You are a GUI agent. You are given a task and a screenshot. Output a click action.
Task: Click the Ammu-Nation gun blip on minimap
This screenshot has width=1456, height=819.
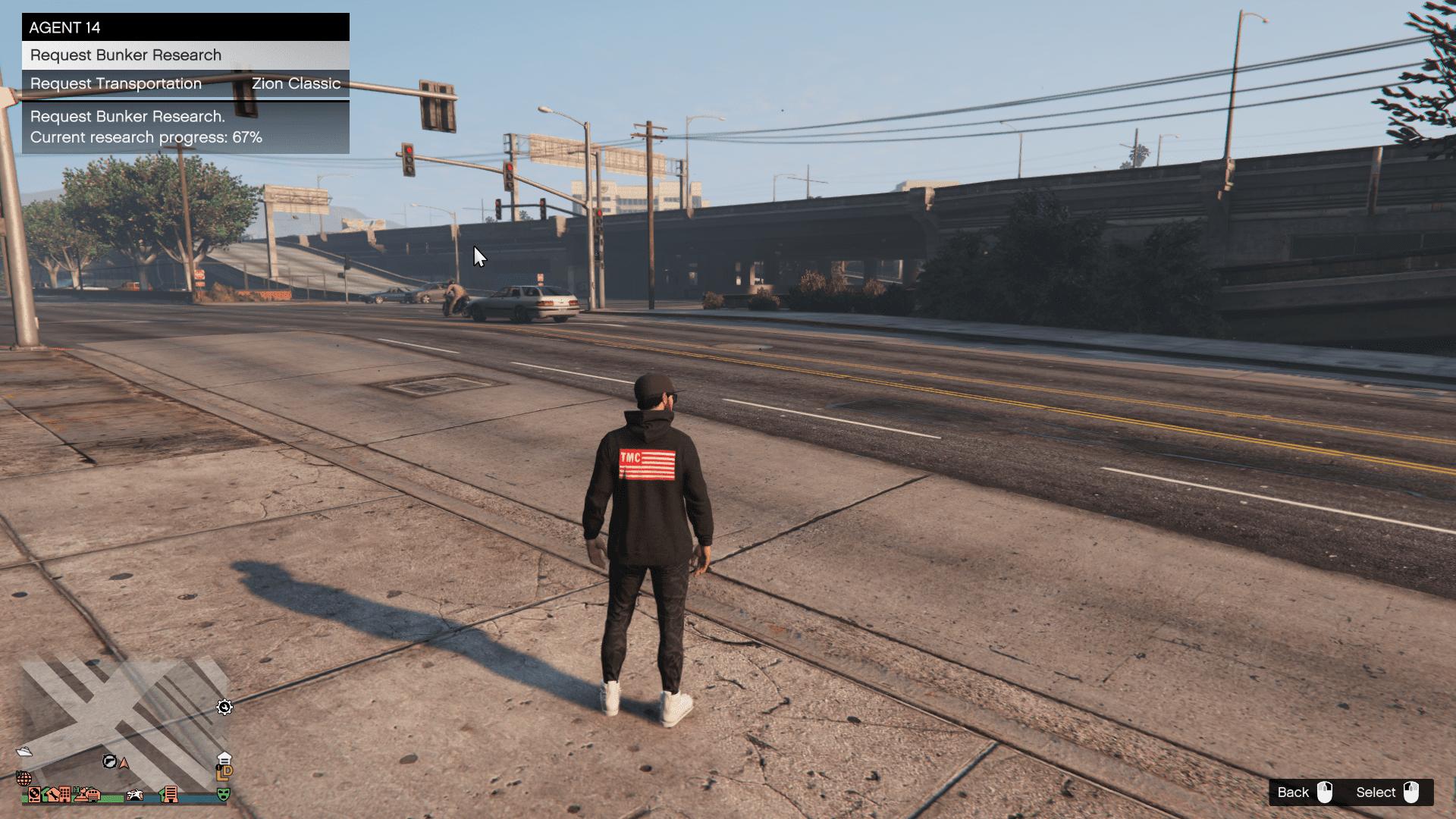(109, 761)
